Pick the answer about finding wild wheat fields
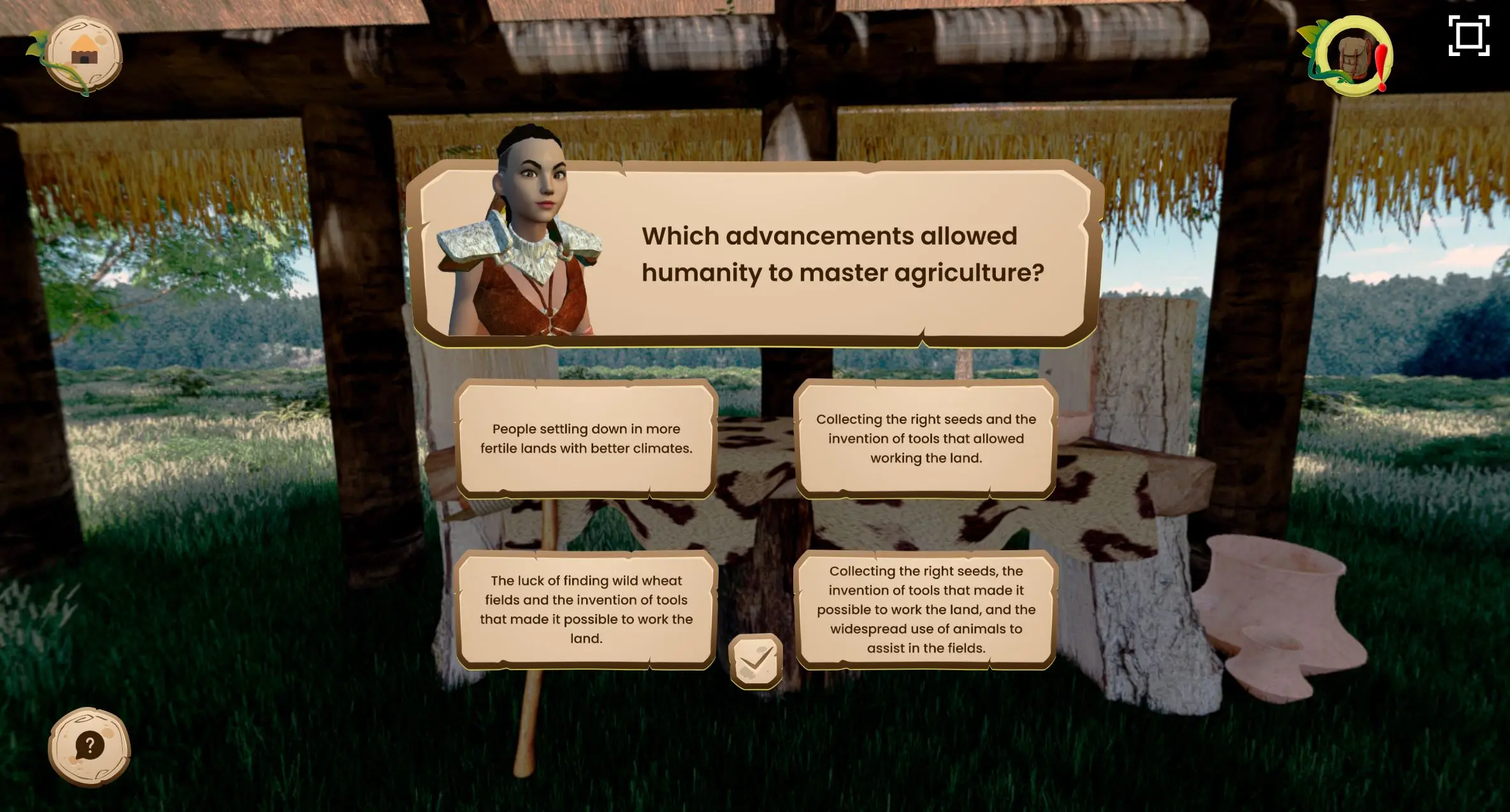 [x=586, y=609]
